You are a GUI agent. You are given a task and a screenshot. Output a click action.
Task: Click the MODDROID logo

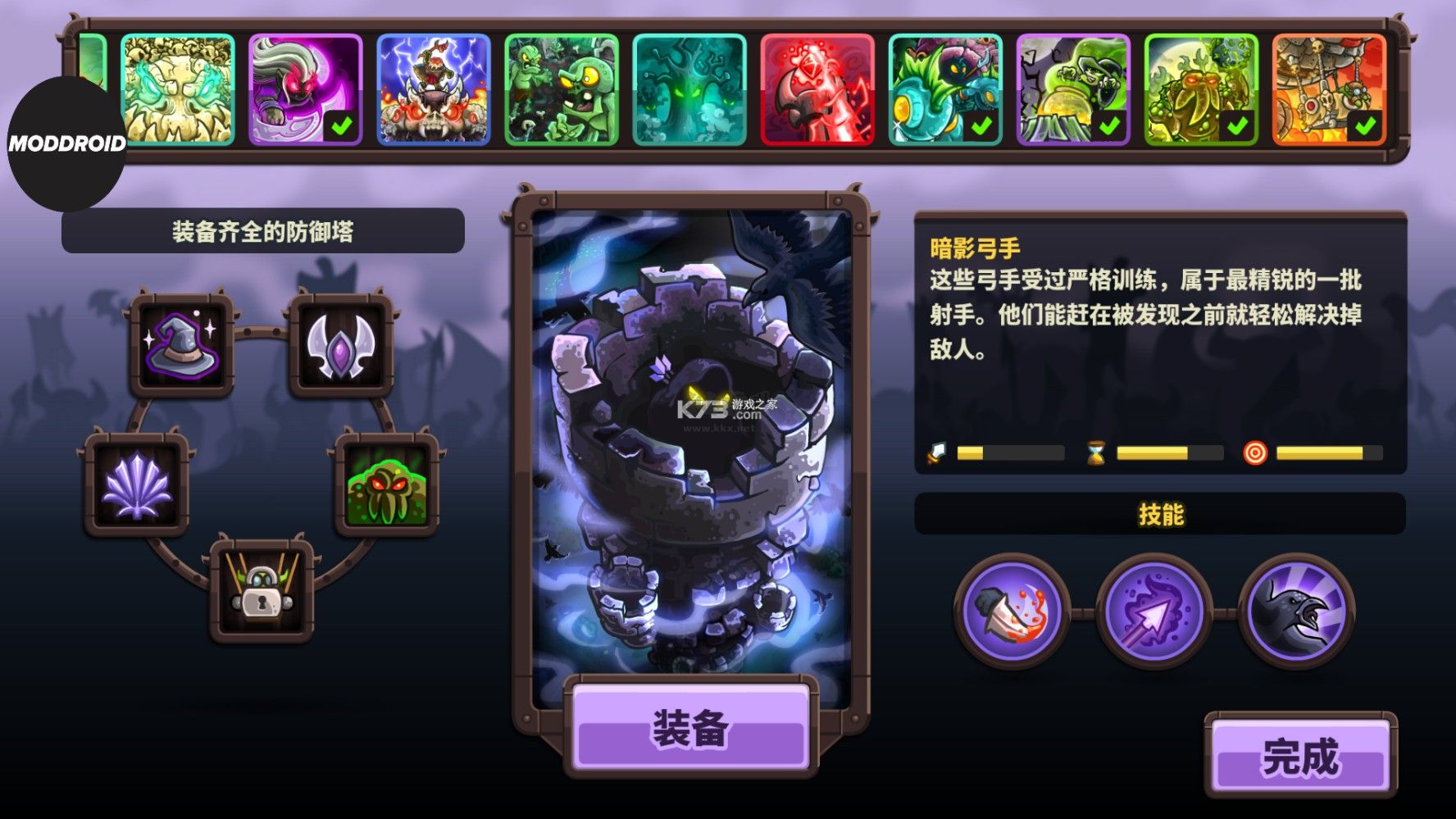[x=66, y=143]
